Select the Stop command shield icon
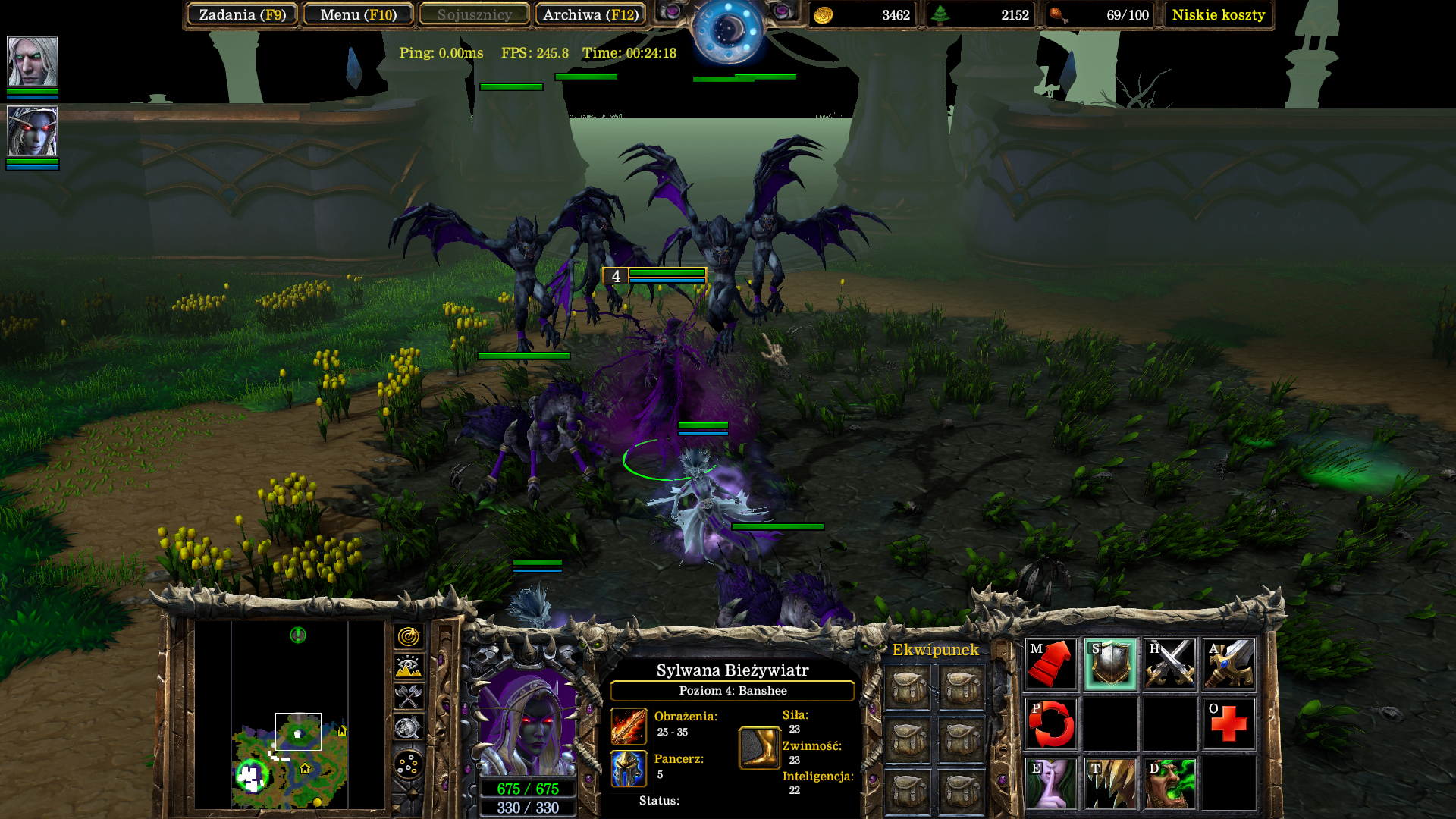 [x=1110, y=664]
